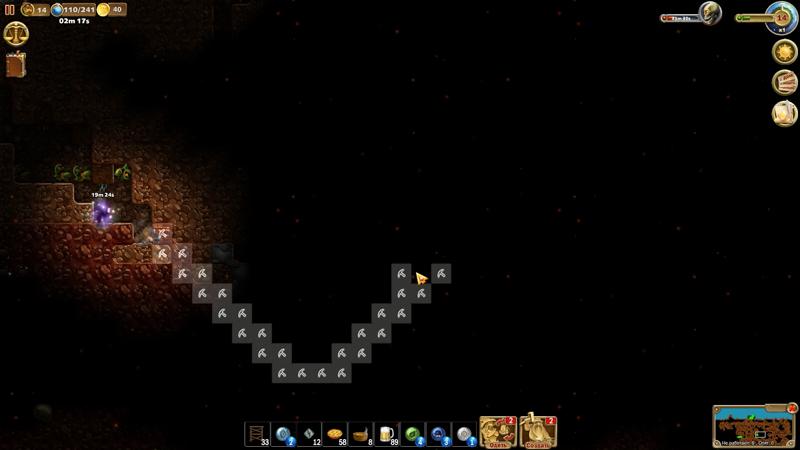Open the level 14 world globe icon
The width and height of the screenshot is (800, 450).
782,16
